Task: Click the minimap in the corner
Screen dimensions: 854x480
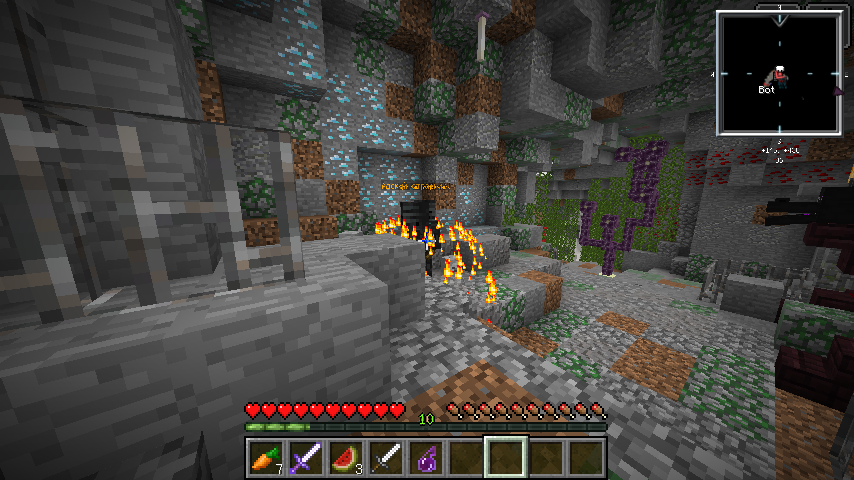Action: click(778, 72)
